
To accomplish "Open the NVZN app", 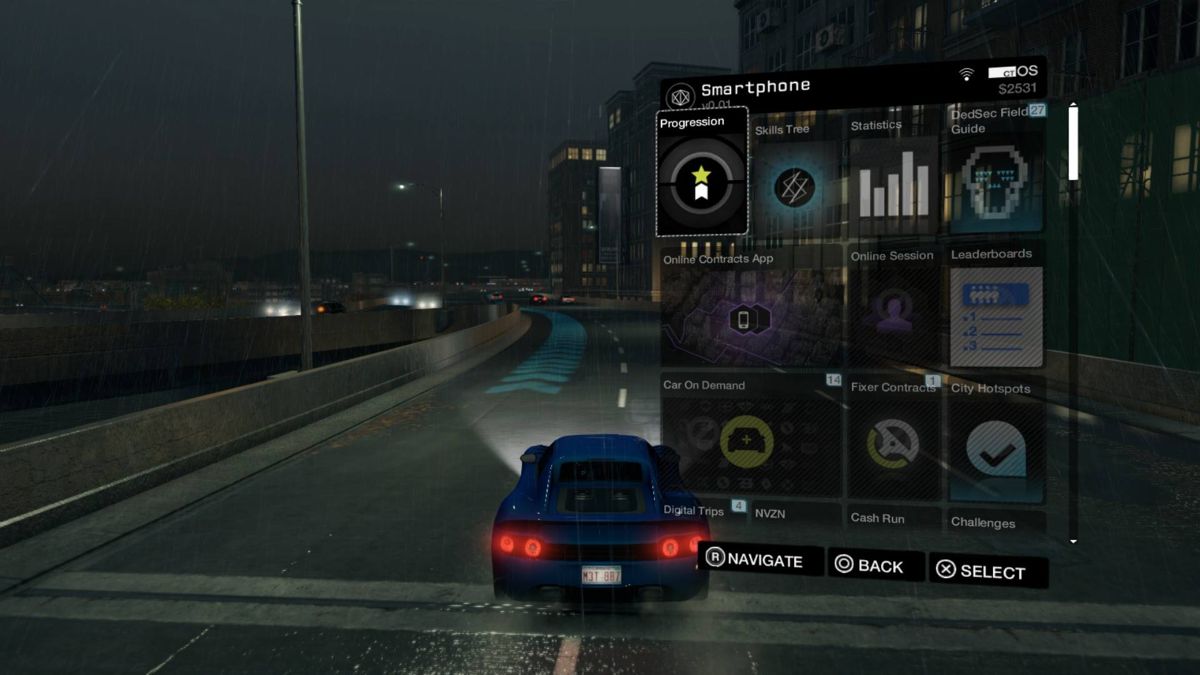I will pos(795,515).
